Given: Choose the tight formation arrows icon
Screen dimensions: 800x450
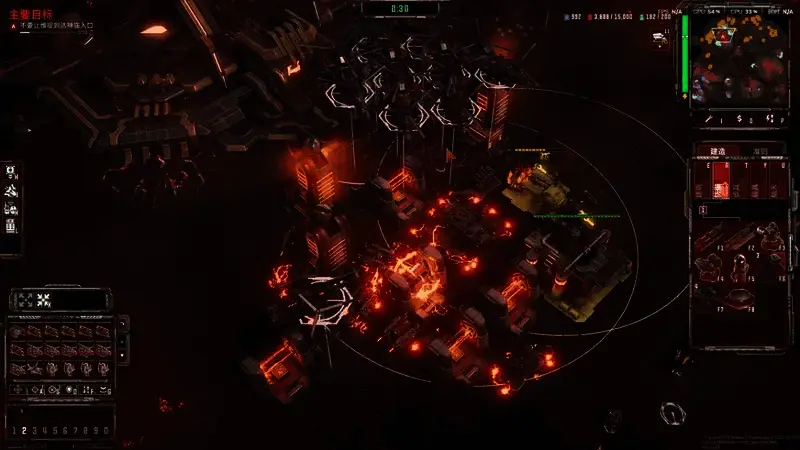Looking at the screenshot, I should tap(43, 299).
